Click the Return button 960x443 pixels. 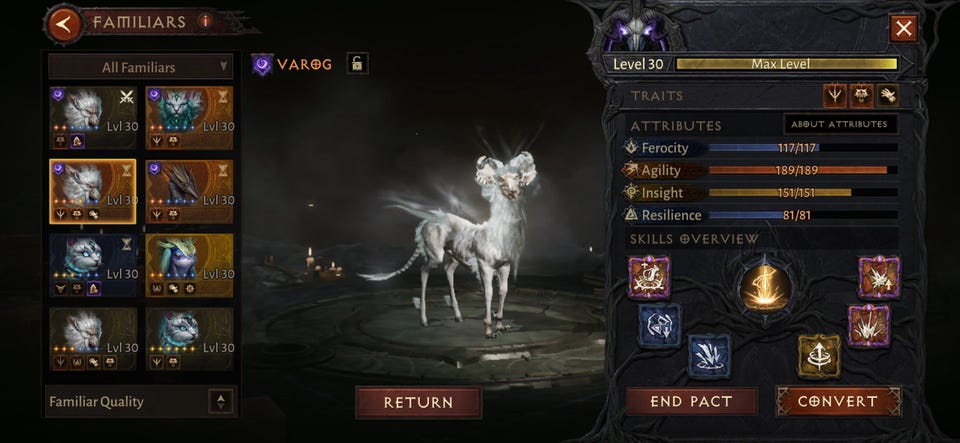point(418,402)
